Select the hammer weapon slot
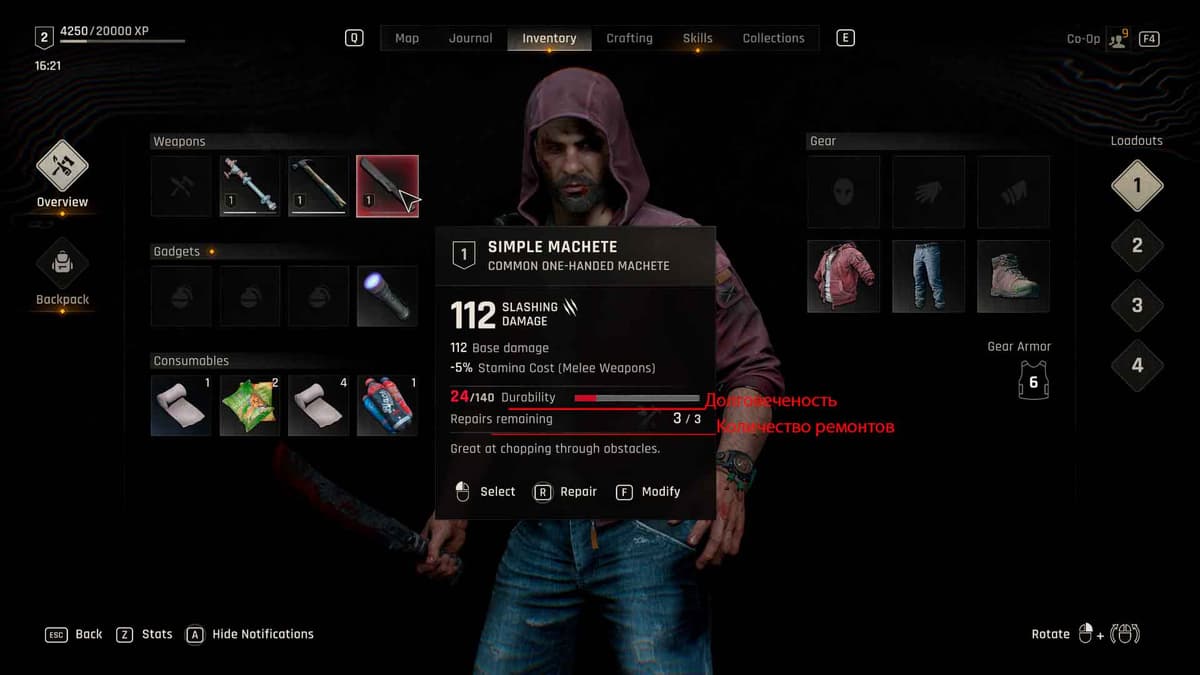Screen dimensions: 1200x675 [x=318, y=186]
